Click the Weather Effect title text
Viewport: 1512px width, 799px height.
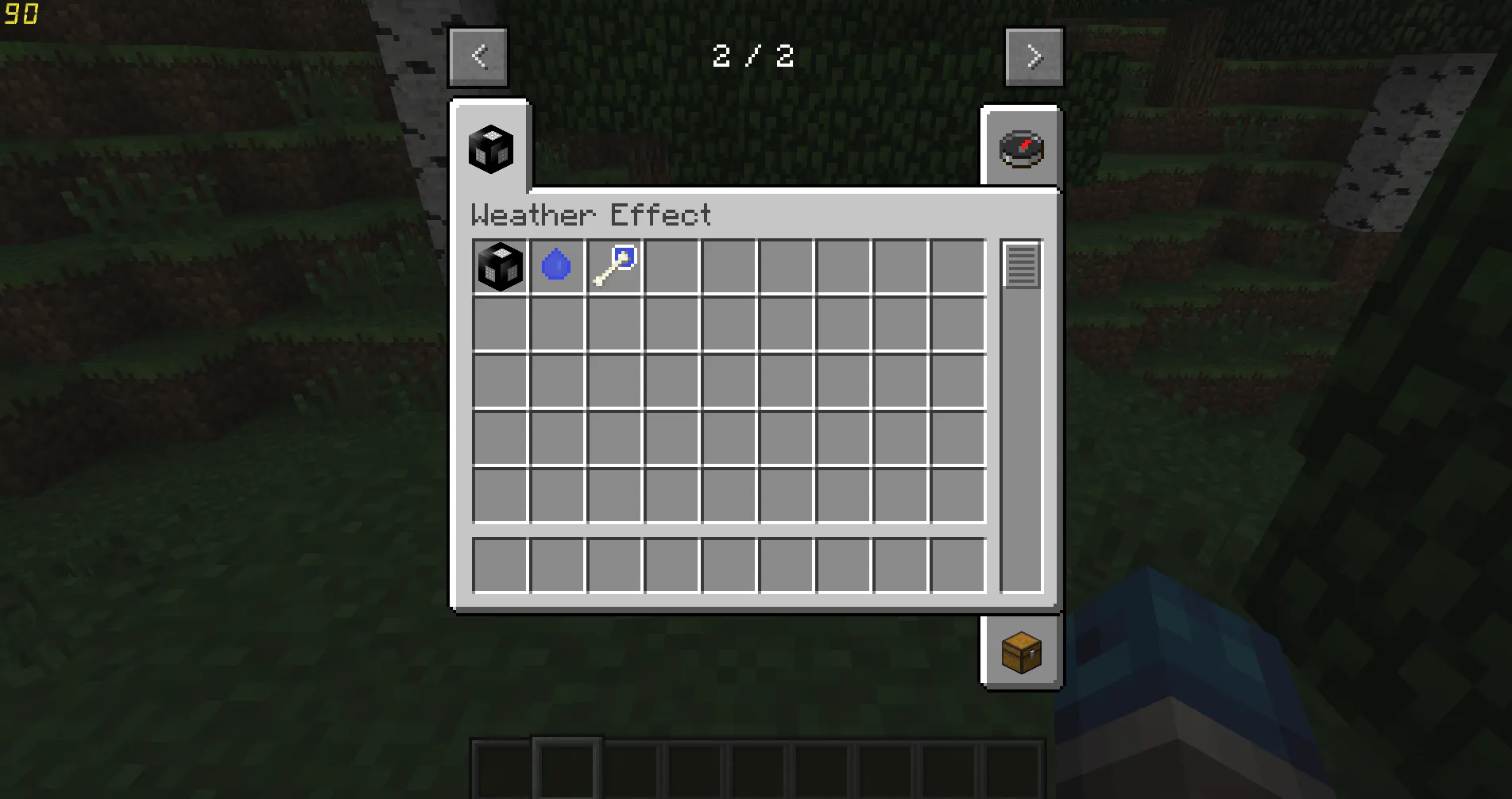(591, 215)
